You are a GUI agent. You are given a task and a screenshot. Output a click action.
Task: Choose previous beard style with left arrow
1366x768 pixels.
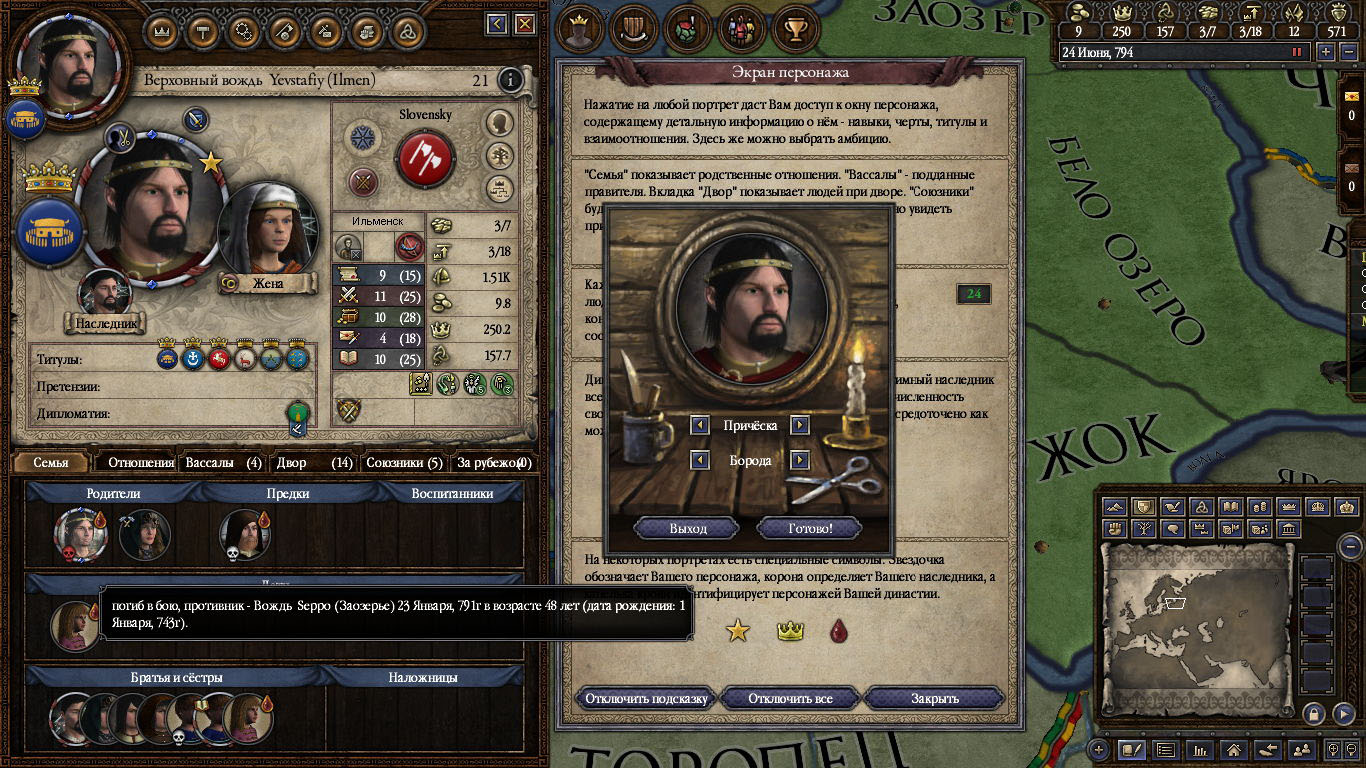coord(701,460)
